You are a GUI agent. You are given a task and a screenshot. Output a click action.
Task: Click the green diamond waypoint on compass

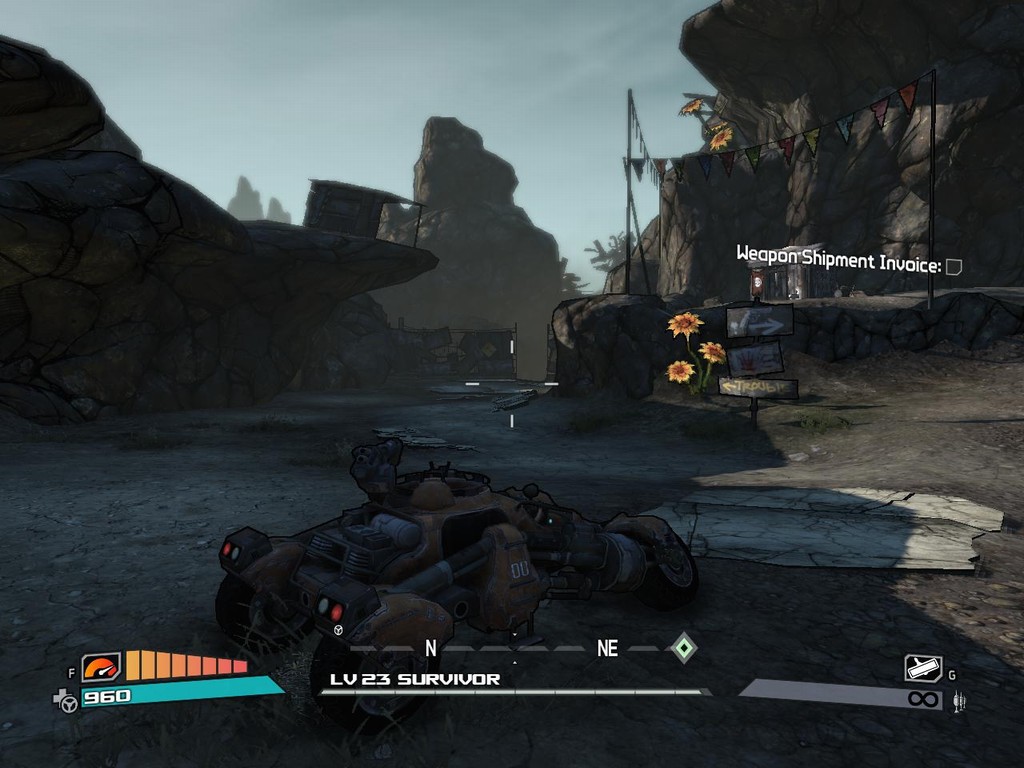click(x=682, y=647)
